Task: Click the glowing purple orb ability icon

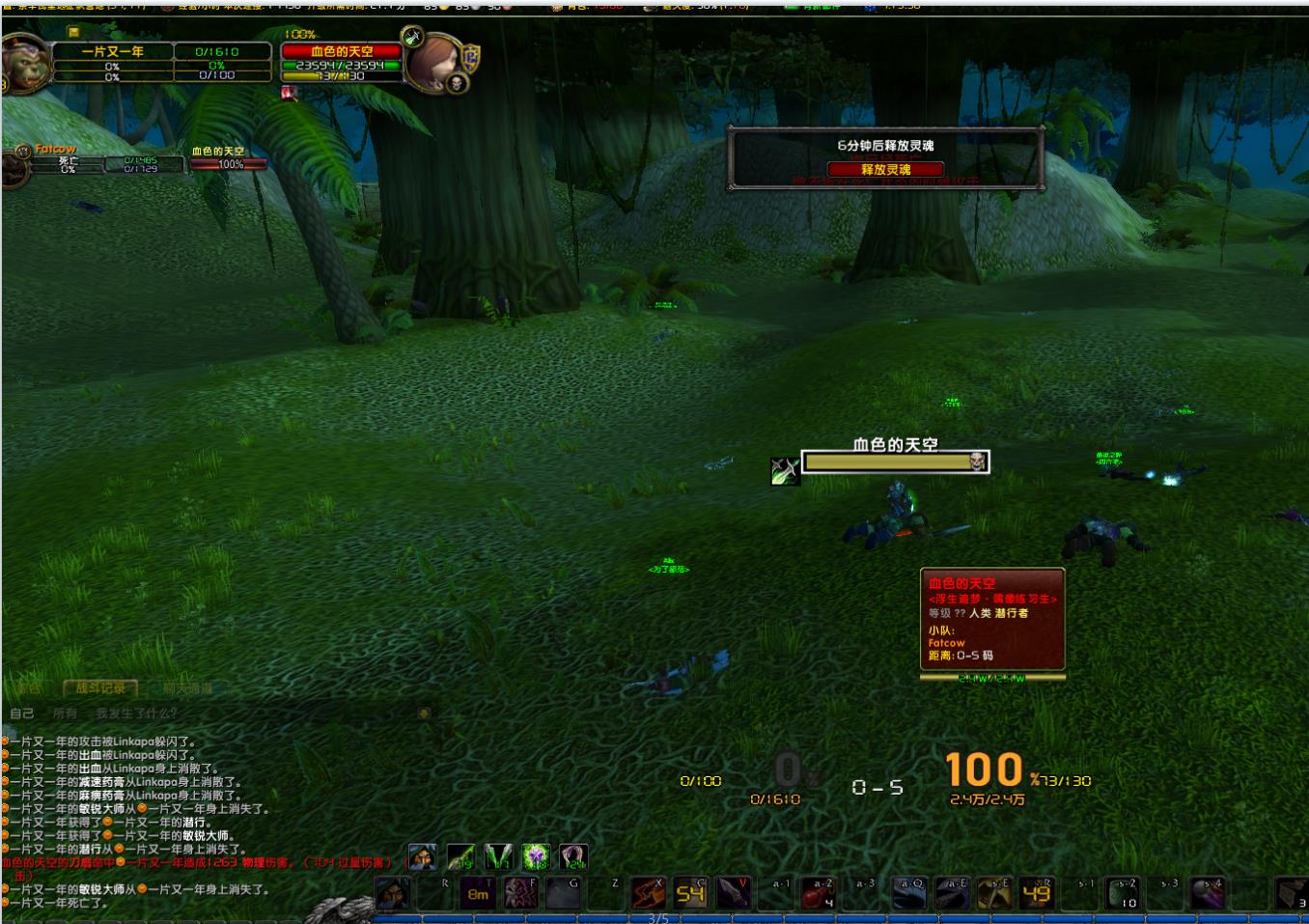Action: point(536,856)
